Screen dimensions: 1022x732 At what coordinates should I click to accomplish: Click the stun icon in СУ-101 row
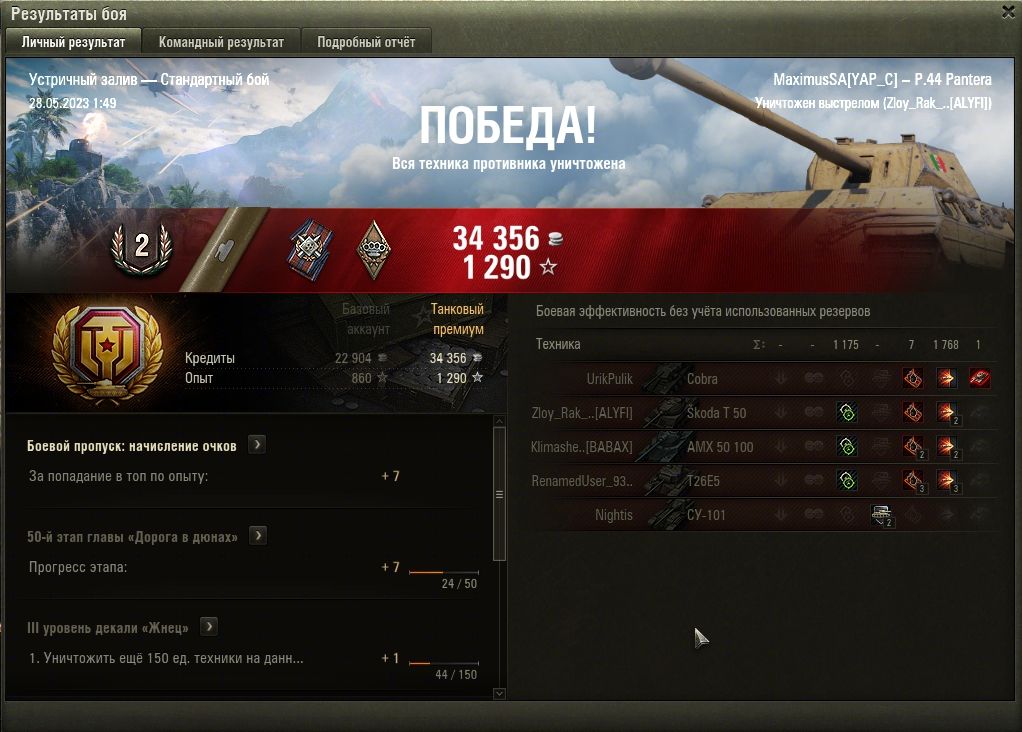point(881,515)
